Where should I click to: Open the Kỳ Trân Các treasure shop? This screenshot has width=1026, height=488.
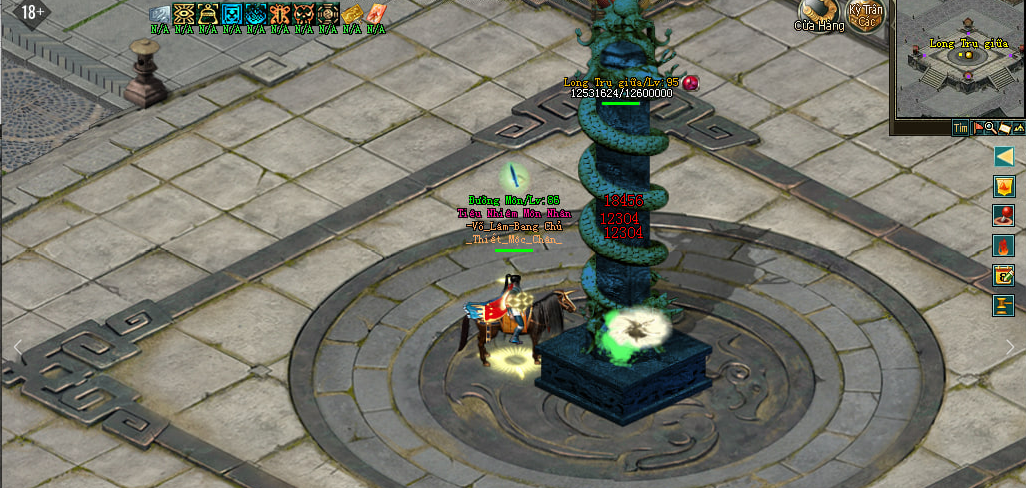866,15
